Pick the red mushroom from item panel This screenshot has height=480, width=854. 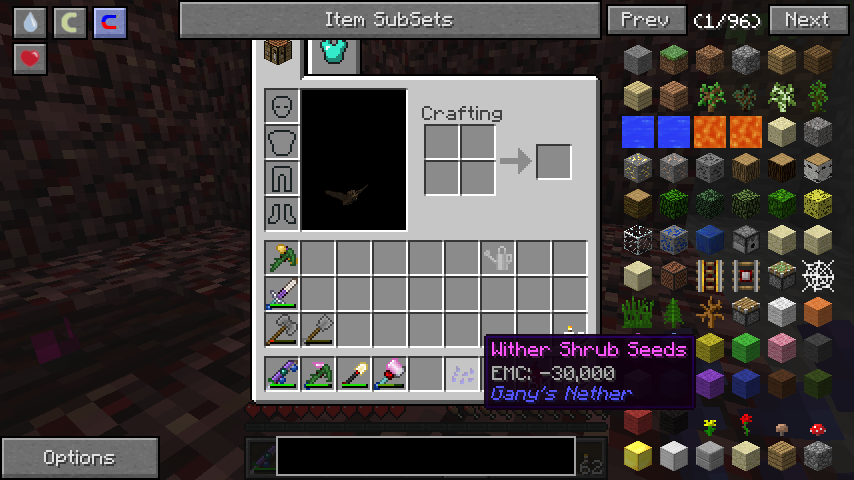818,428
